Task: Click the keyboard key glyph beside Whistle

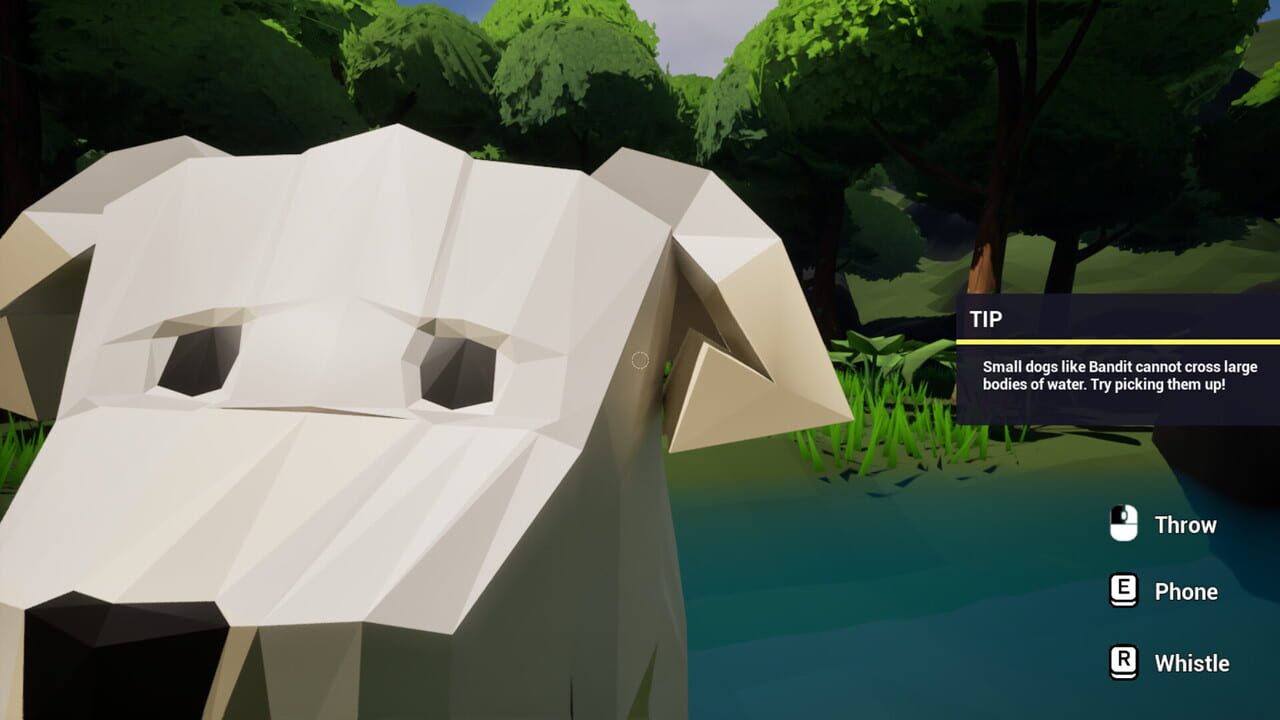Action: (x=1124, y=662)
